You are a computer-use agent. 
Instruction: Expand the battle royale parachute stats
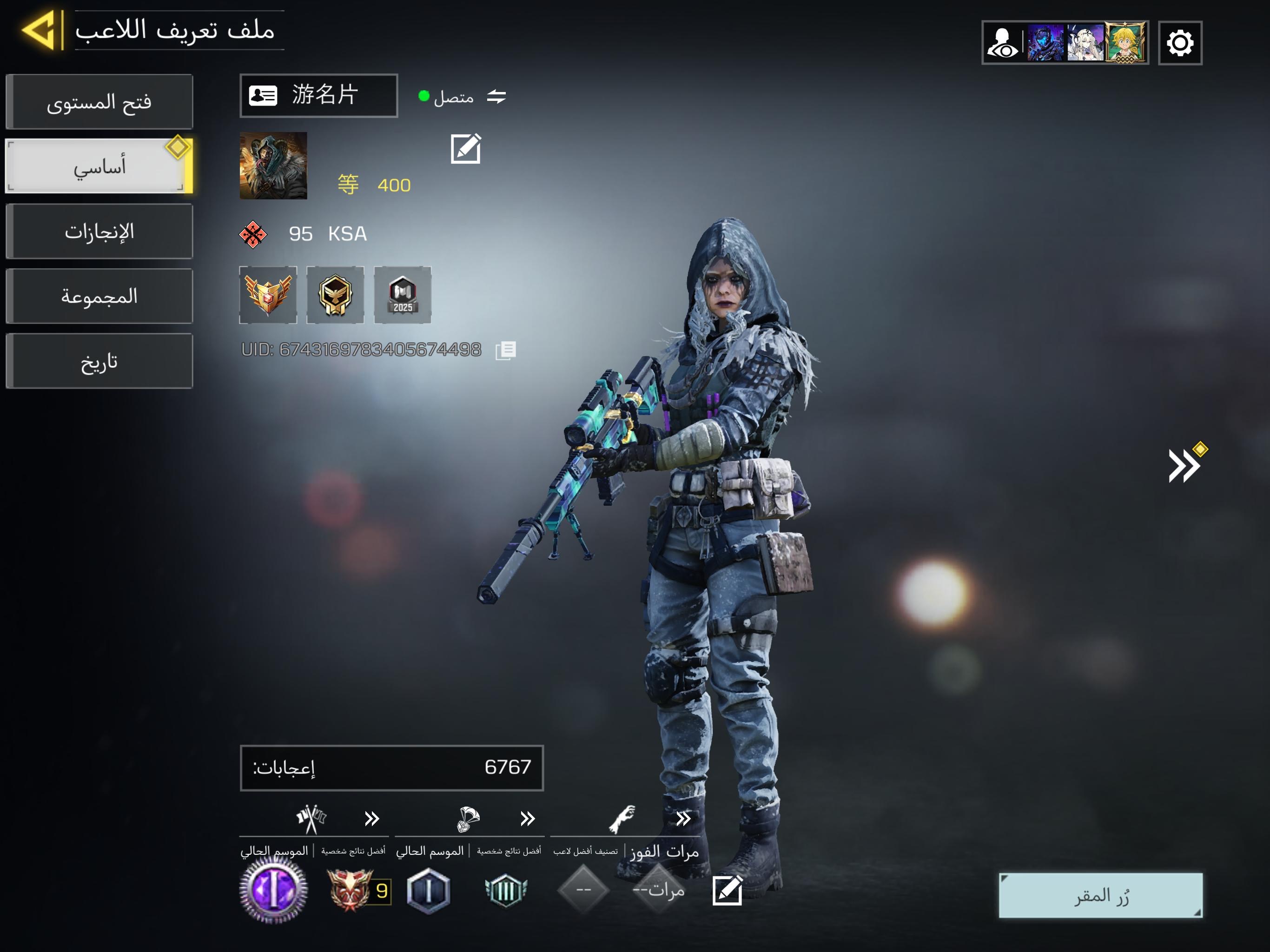tap(527, 818)
